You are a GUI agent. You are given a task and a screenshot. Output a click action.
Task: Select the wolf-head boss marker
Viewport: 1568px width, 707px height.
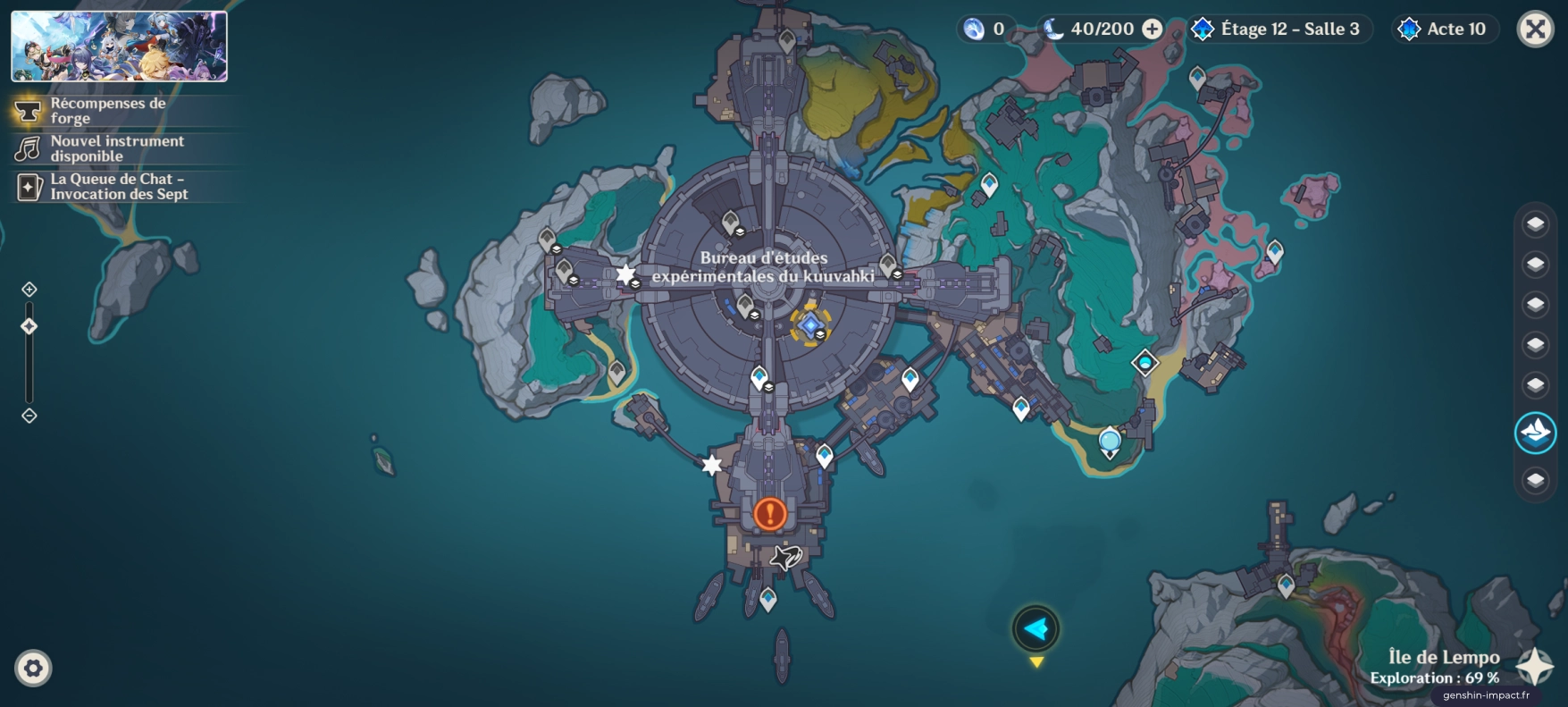(786, 559)
